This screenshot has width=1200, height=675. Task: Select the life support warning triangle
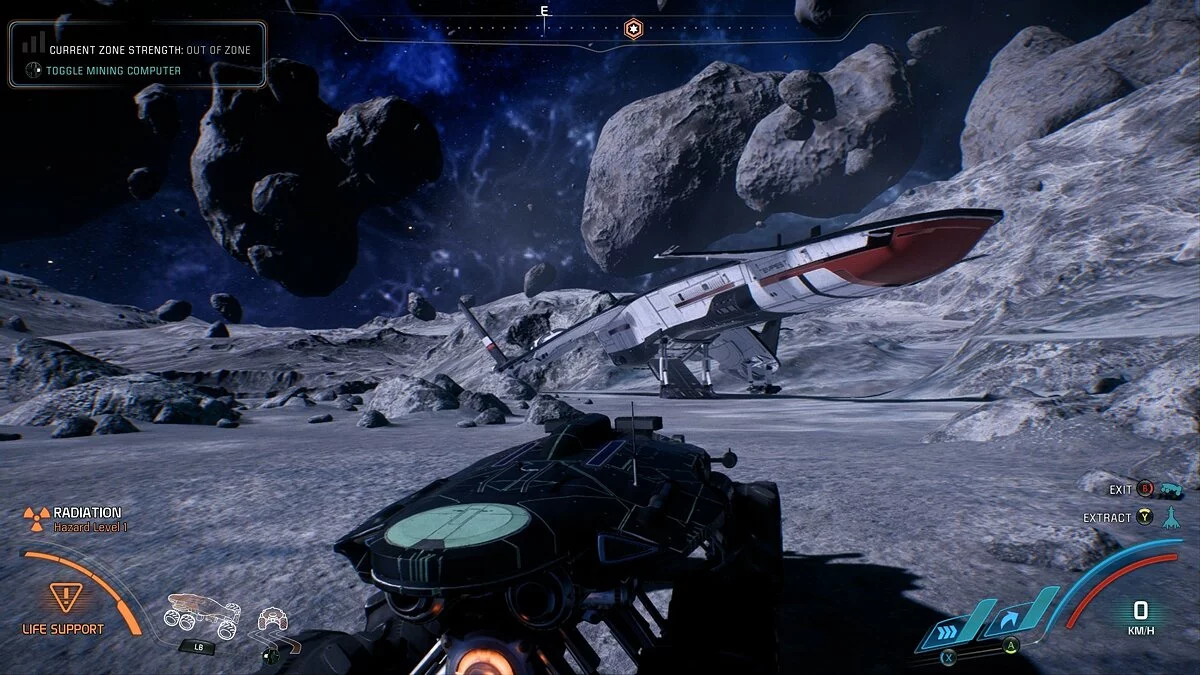[x=64, y=597]
